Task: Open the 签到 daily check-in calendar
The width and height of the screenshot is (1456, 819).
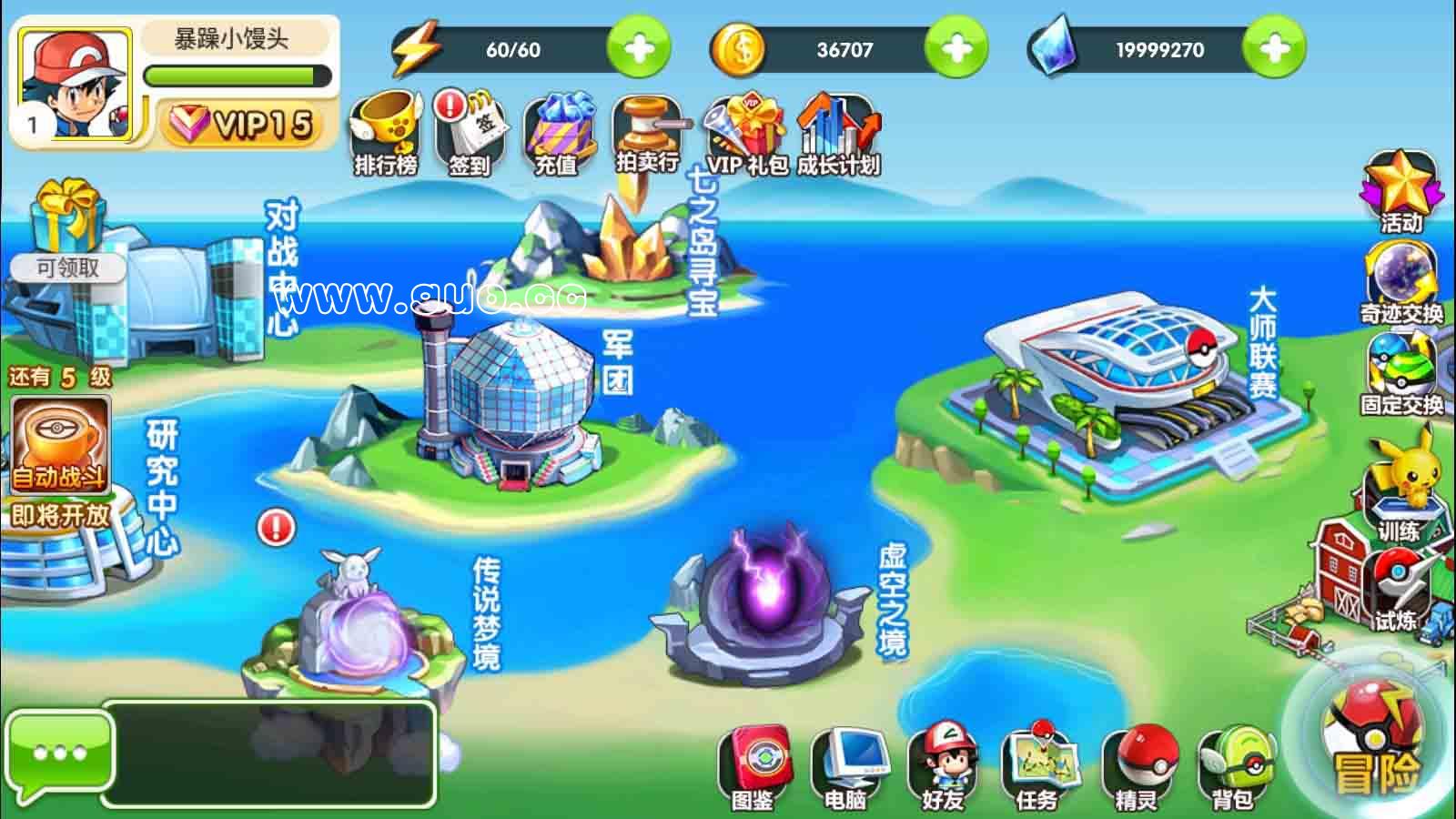Action: 470,133
